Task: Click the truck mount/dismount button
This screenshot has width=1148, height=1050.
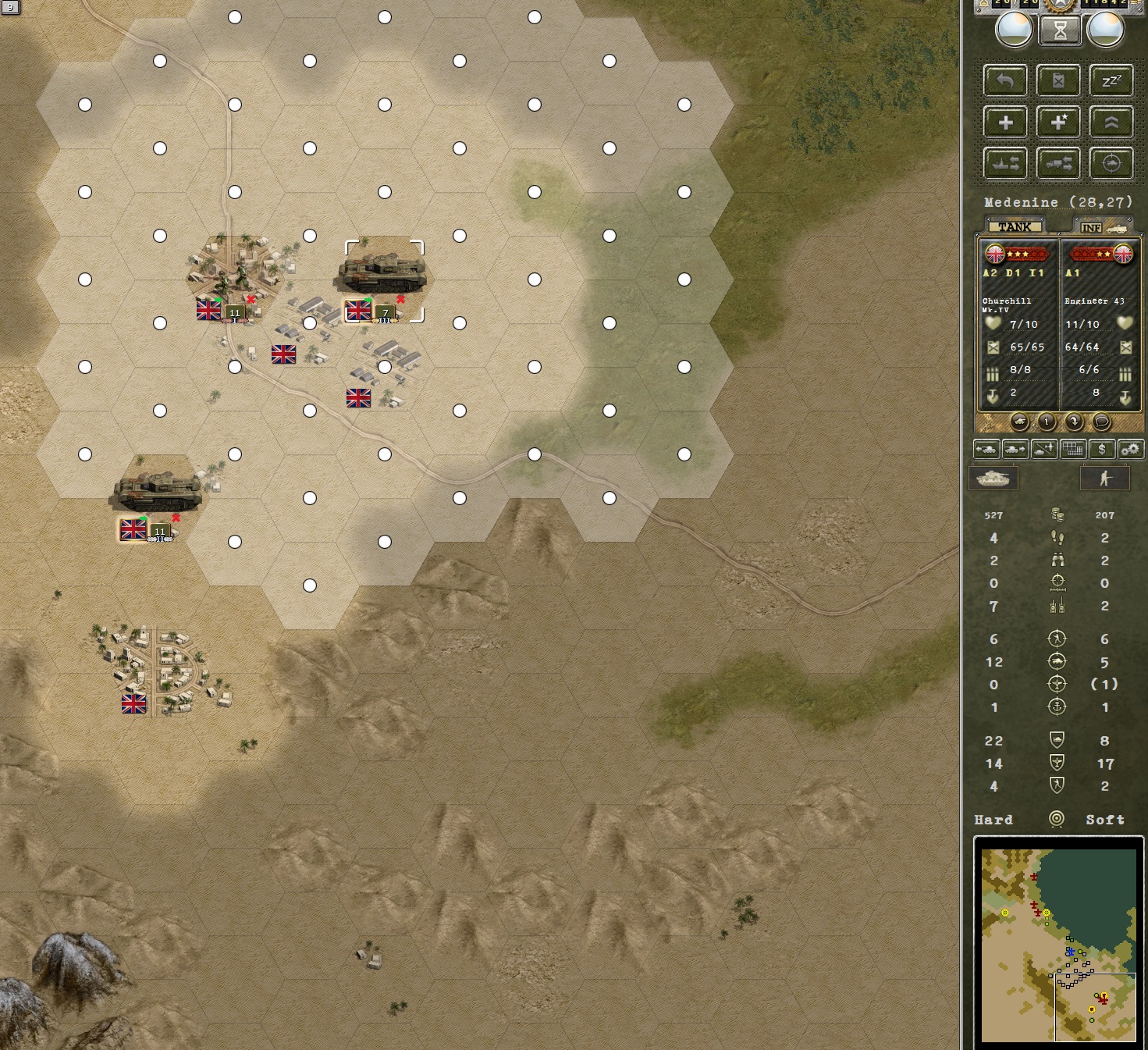Action: pyautogui.click(x=1058, y=163)
